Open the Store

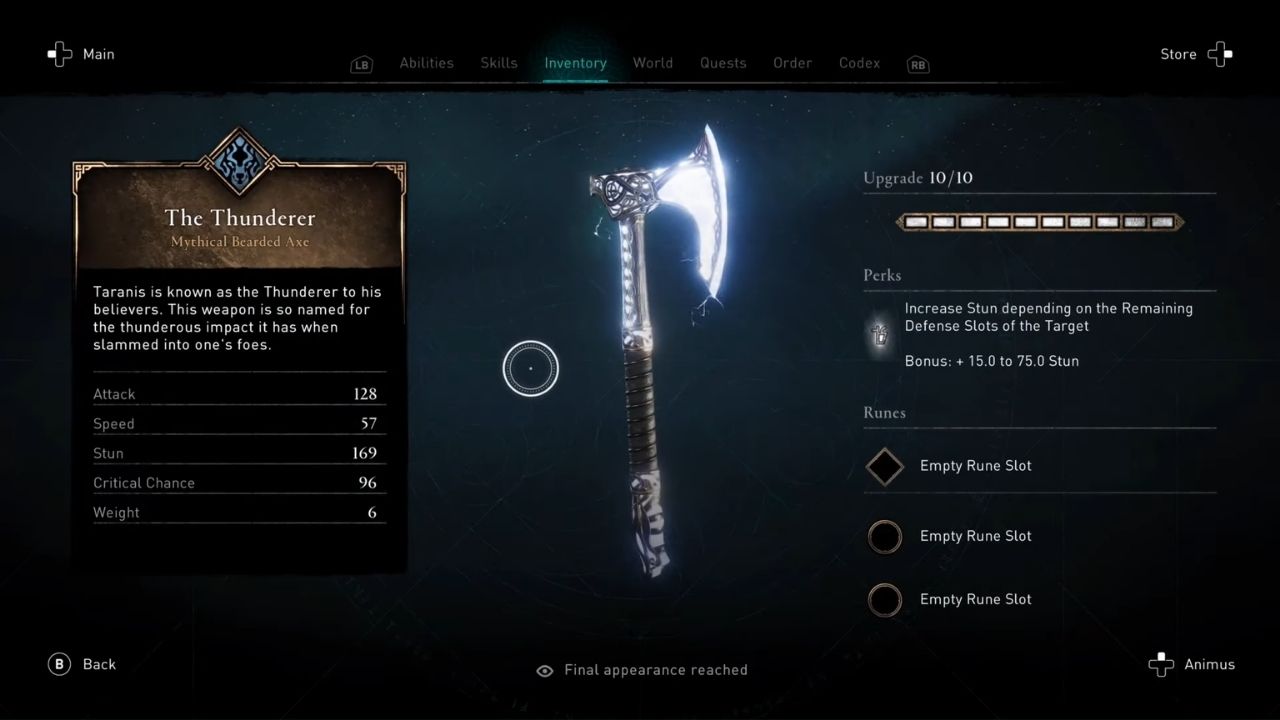[1178, 54]
